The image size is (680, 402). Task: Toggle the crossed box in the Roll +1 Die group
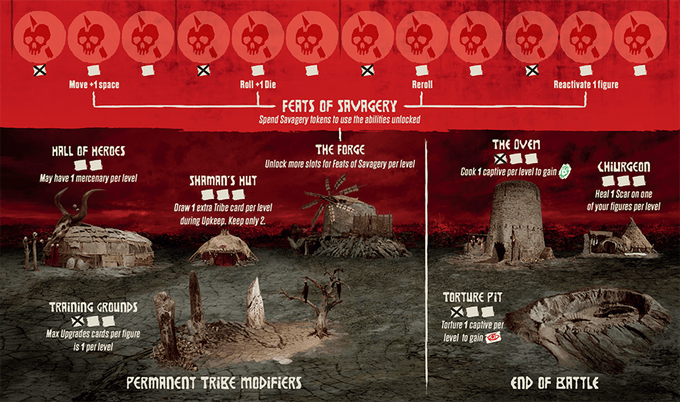203,70
